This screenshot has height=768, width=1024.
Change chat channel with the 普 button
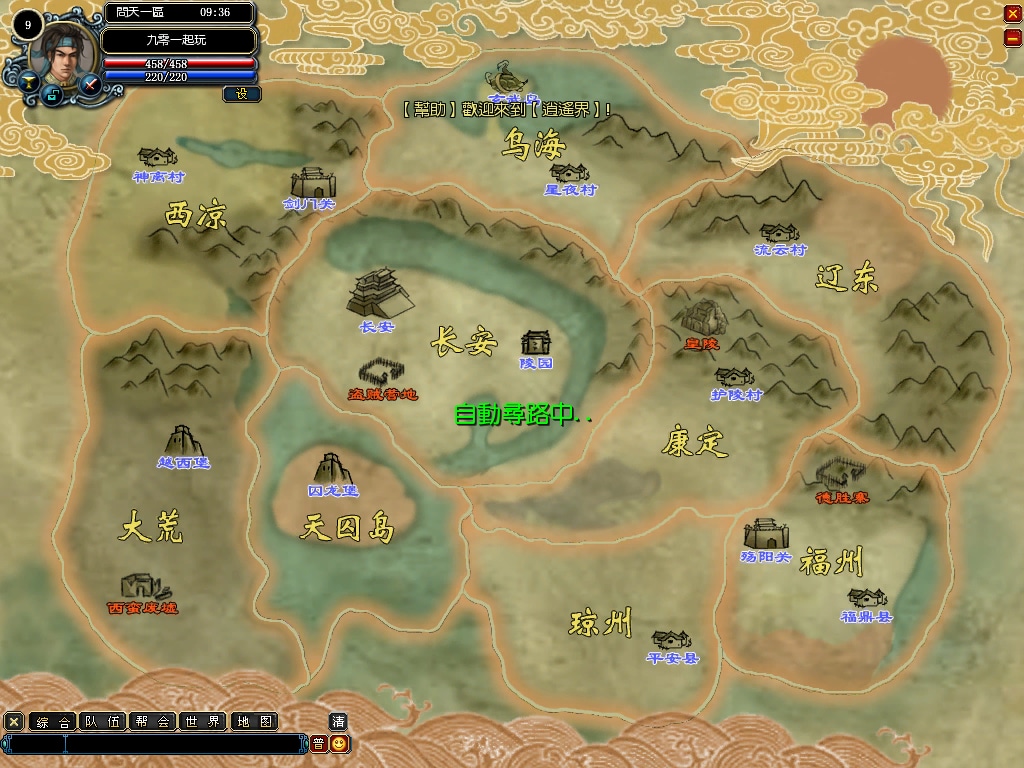click(x=318, y=744)
